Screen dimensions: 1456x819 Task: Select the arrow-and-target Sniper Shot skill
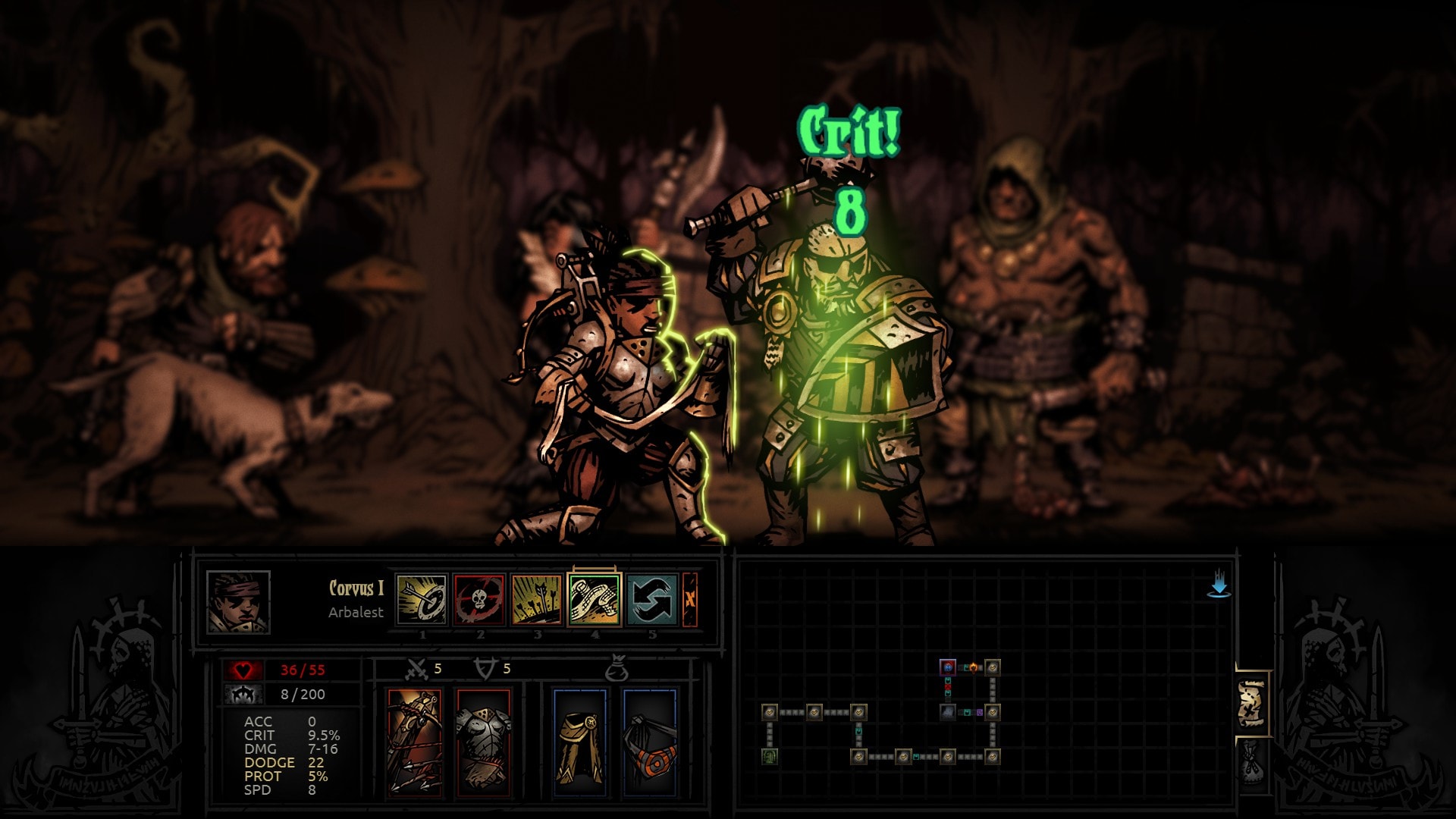tap(422, 599)
